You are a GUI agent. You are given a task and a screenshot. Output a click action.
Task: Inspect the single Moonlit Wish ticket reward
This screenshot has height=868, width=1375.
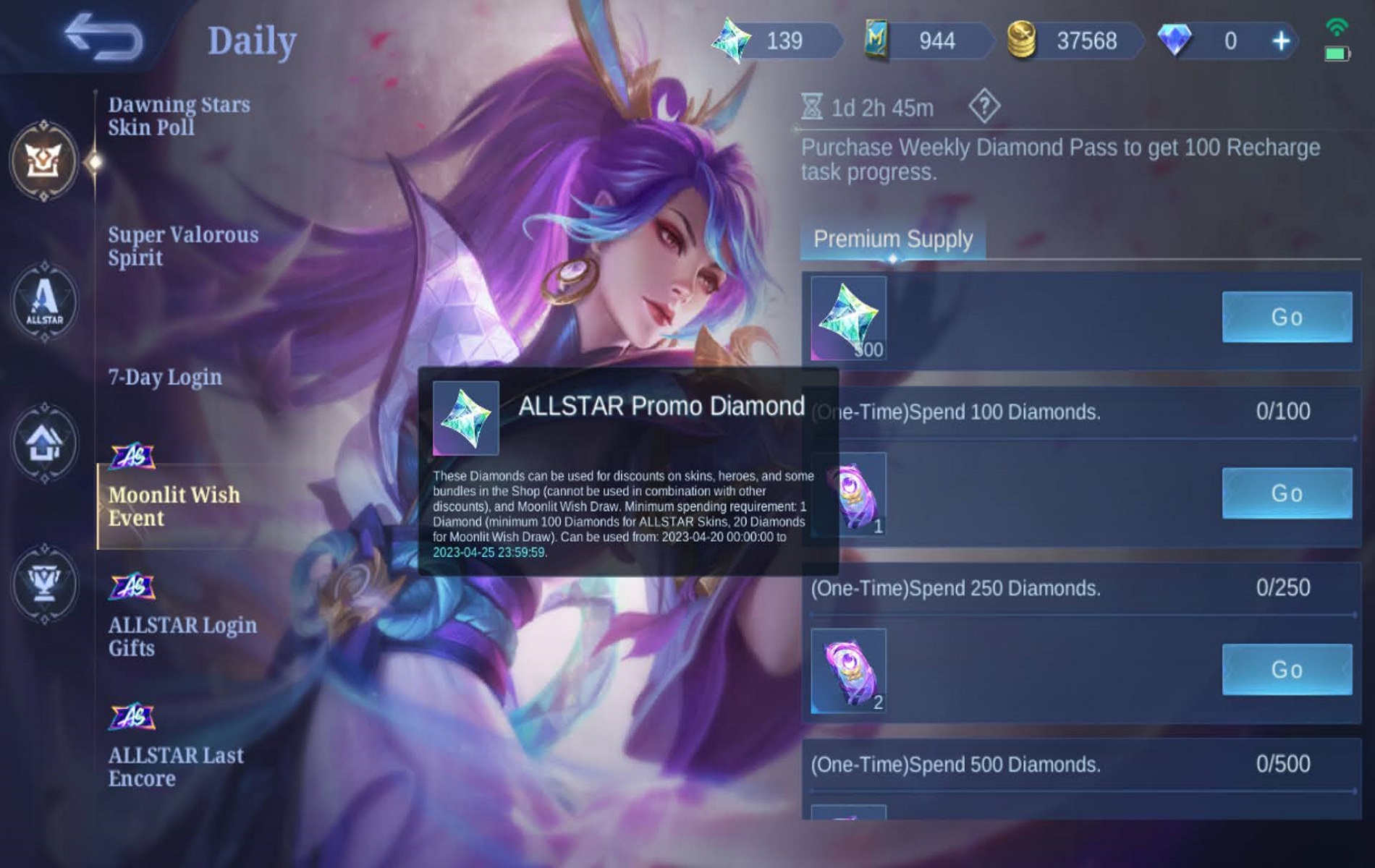[x=848, y=495]
